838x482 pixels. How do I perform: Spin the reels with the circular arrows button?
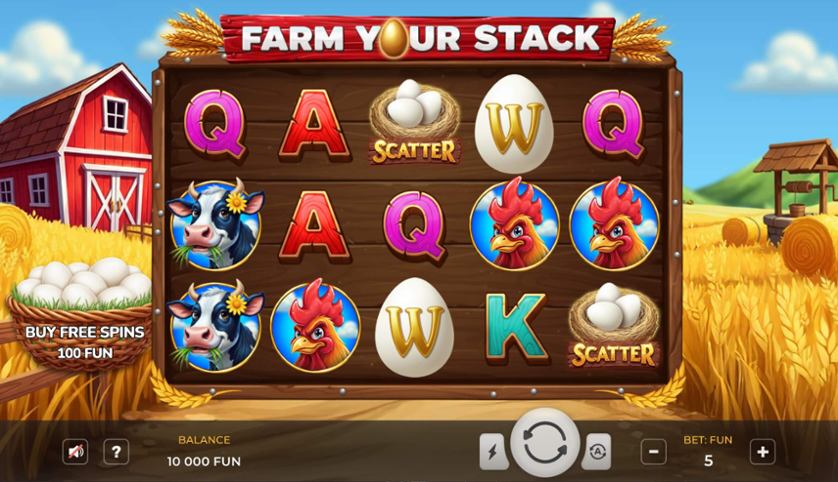(x=545, y=443)
